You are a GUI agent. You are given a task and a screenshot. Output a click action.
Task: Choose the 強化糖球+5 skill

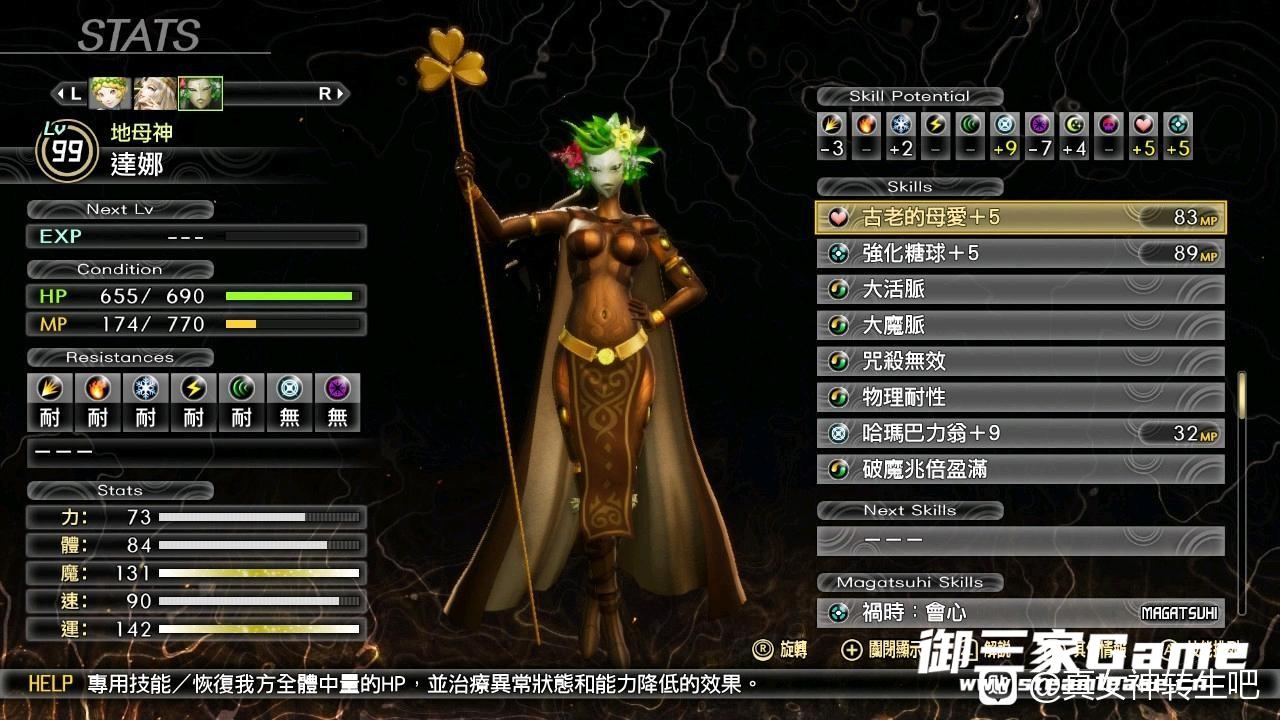(x=1020, y=253)
